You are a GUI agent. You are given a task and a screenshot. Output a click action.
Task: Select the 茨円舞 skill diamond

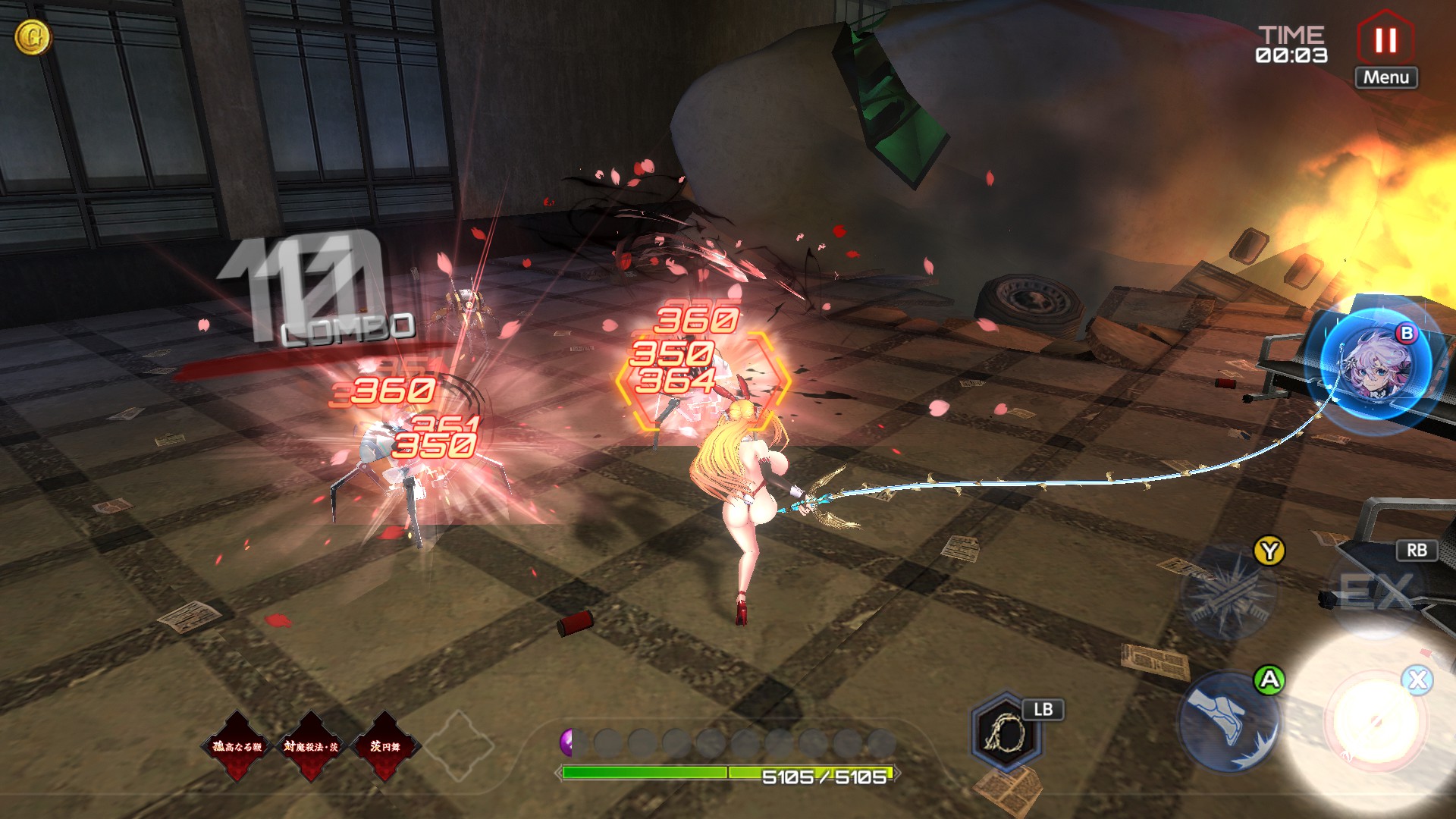(384, 746)
